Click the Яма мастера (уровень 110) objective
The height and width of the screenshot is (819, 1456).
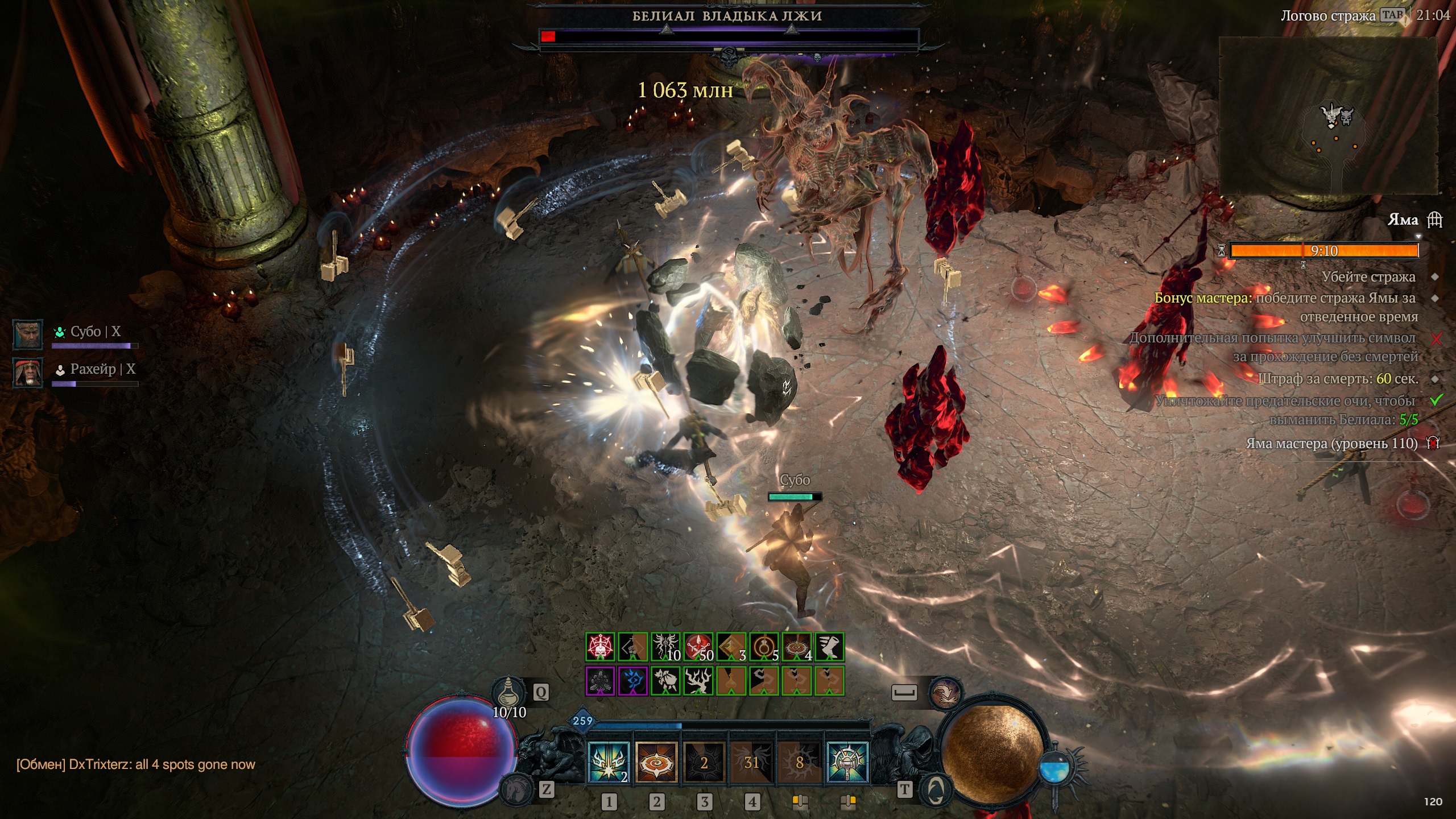point(1331,443)
